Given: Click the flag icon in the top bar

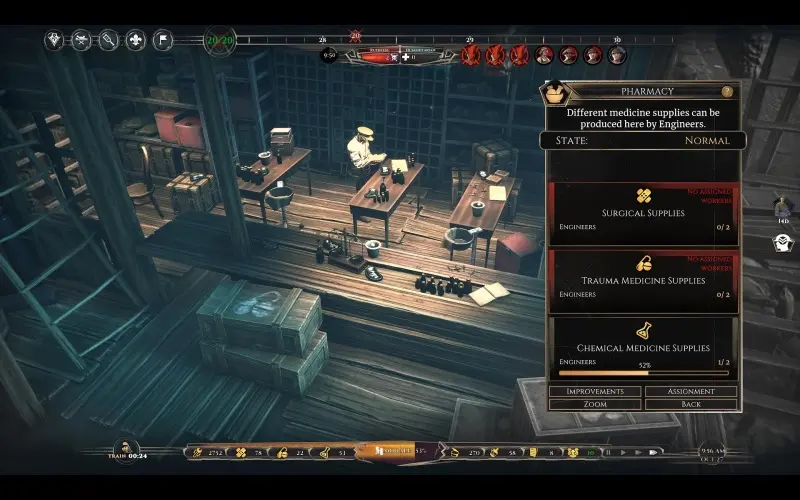Looking at the screenshot, I should (x=162, y=41).
